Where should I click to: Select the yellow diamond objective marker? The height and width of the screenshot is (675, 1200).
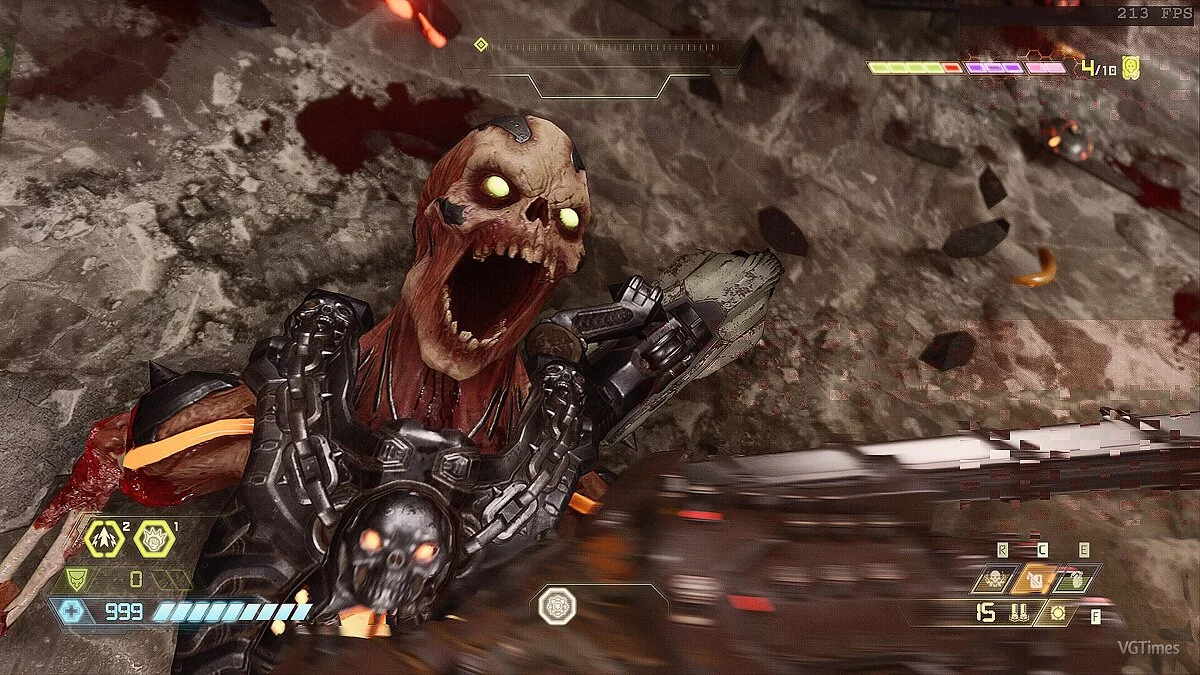pyautogui.click(x=480, y=45)
